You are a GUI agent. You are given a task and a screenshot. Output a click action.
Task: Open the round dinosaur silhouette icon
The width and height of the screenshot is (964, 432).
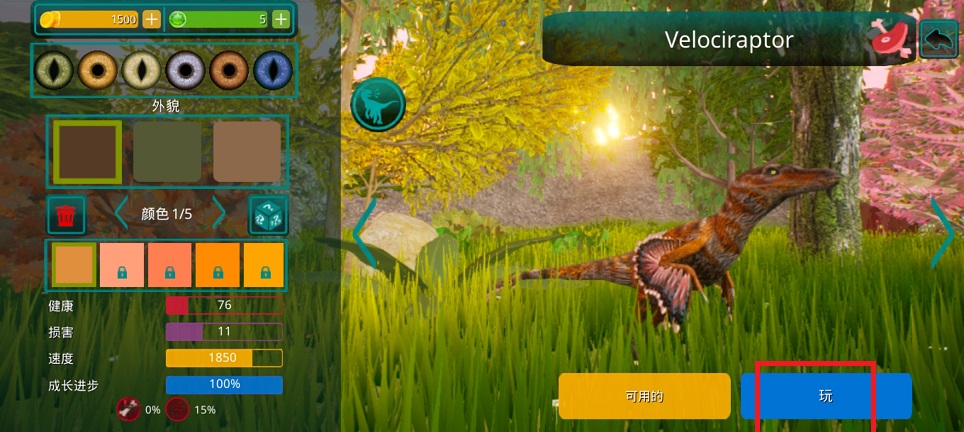pyautogui.click(x=378, y=104)
